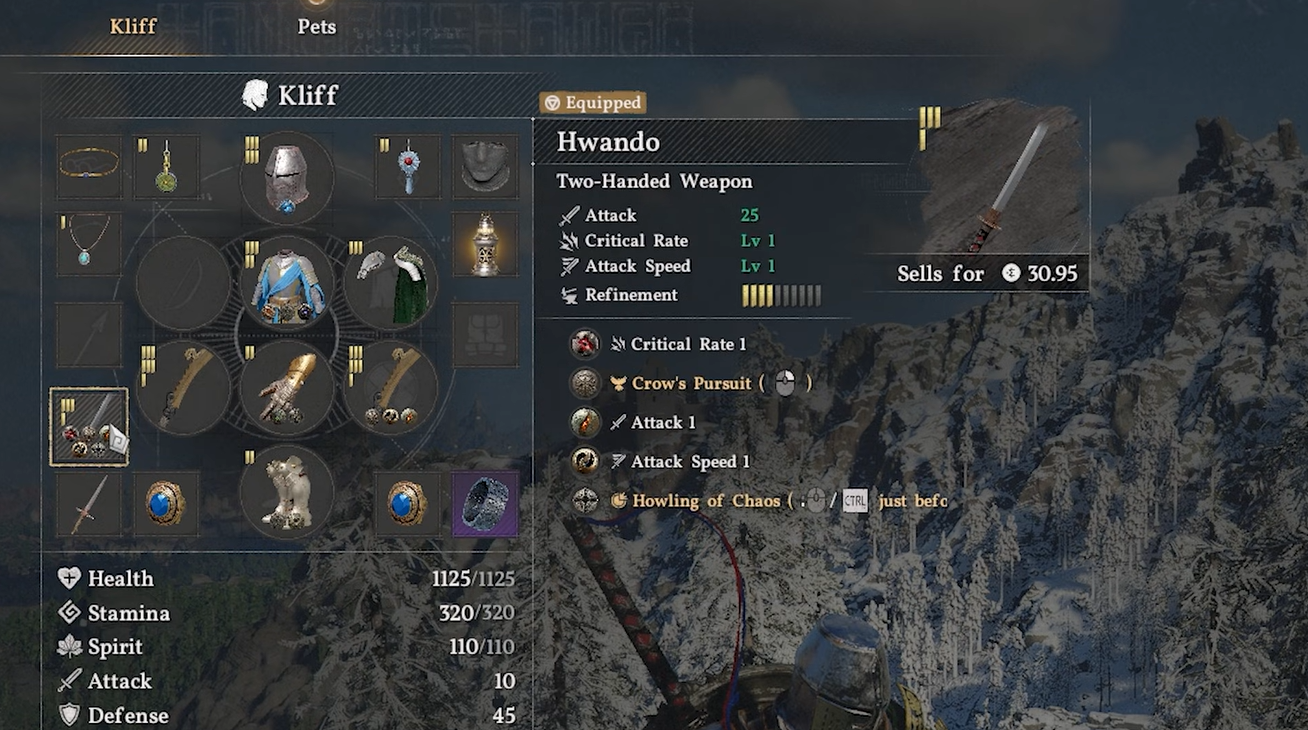Select the dark silver ring slot

(x=485, y=504)
